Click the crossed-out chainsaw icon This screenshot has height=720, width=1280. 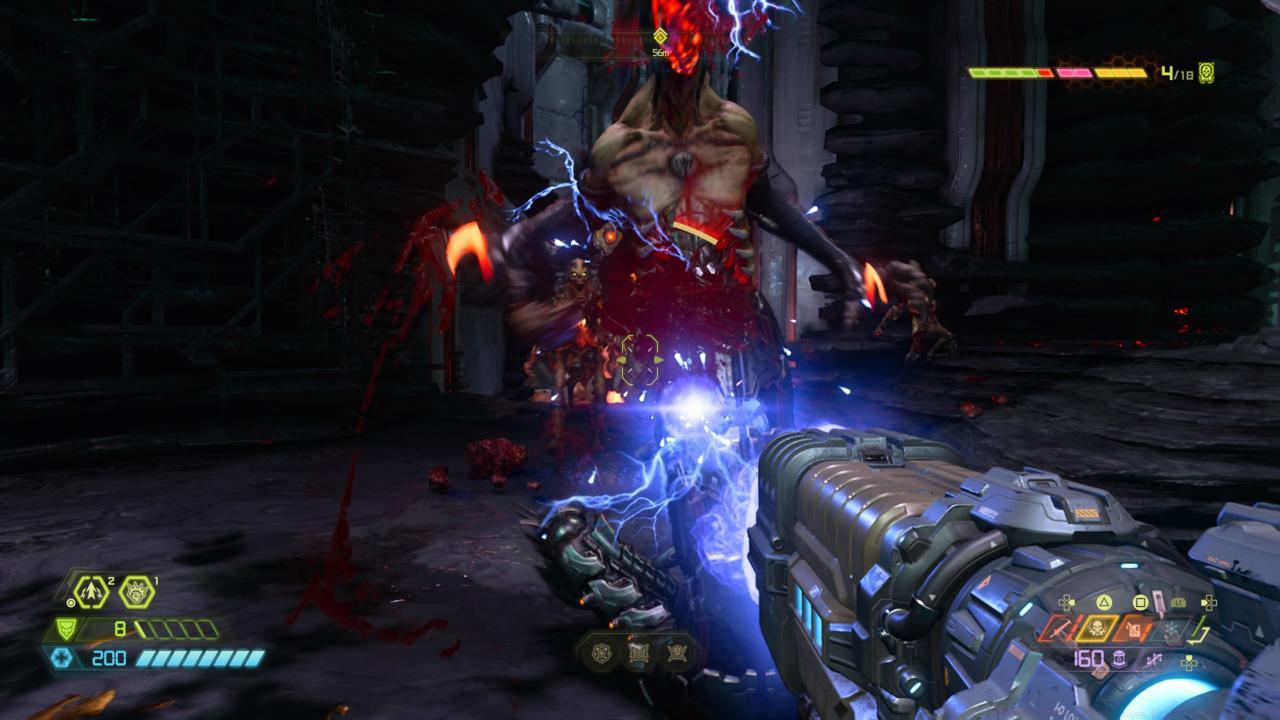point(1155,660)
